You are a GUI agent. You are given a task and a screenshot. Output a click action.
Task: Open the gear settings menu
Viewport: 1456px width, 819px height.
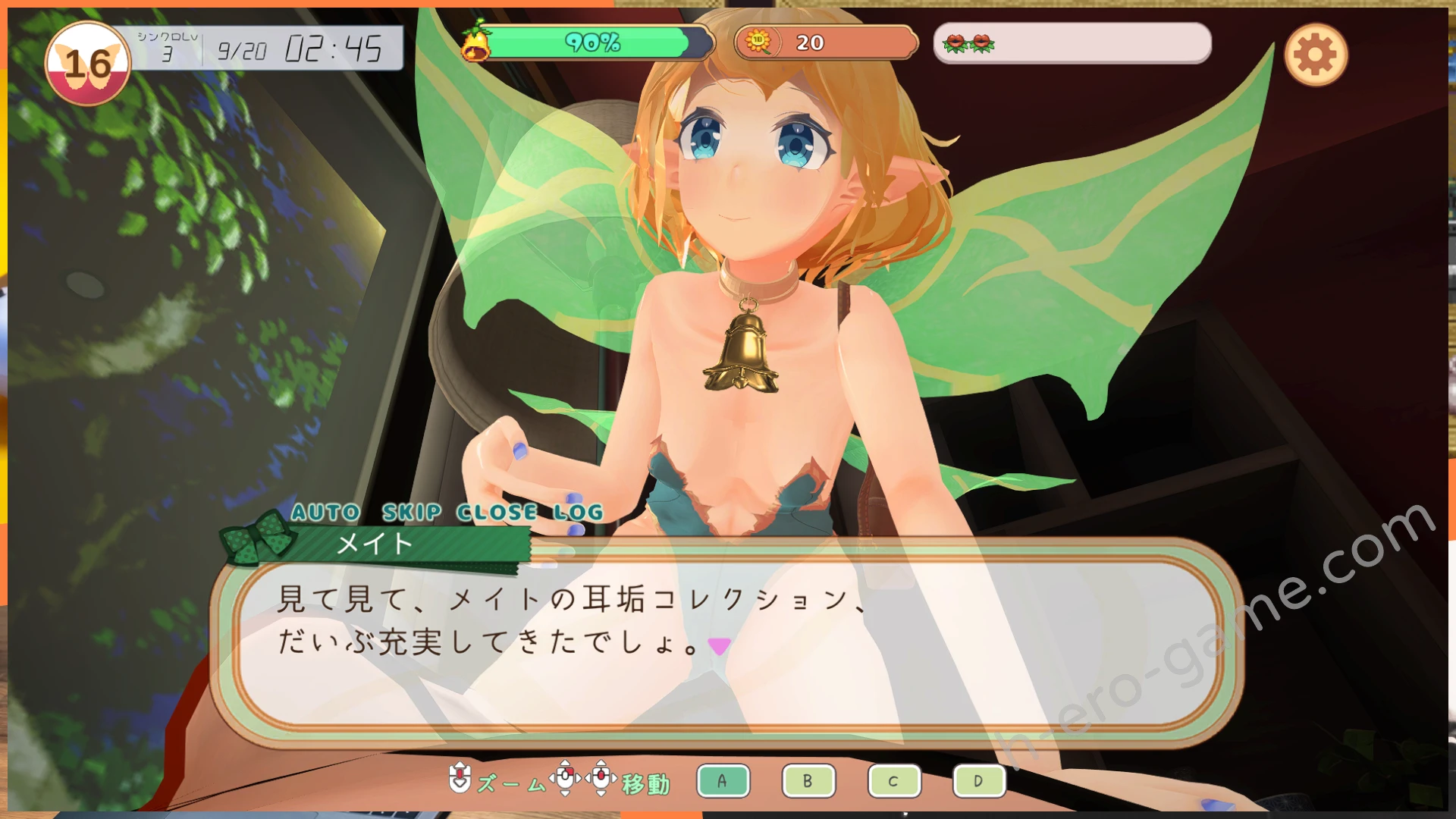pyautogui.click(x=1316, y=55)
